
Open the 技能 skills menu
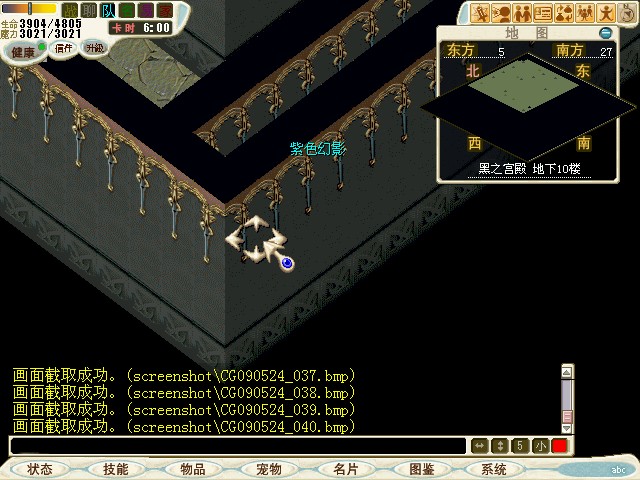115,469
